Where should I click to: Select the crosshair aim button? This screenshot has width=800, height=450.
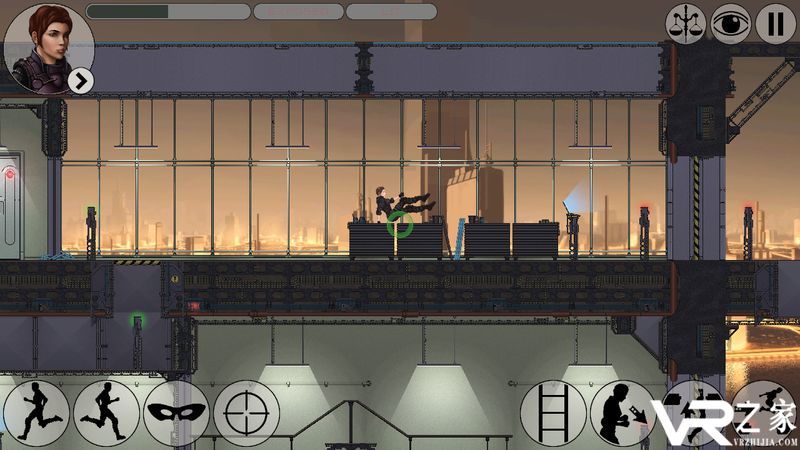click(x=246, y=412)
